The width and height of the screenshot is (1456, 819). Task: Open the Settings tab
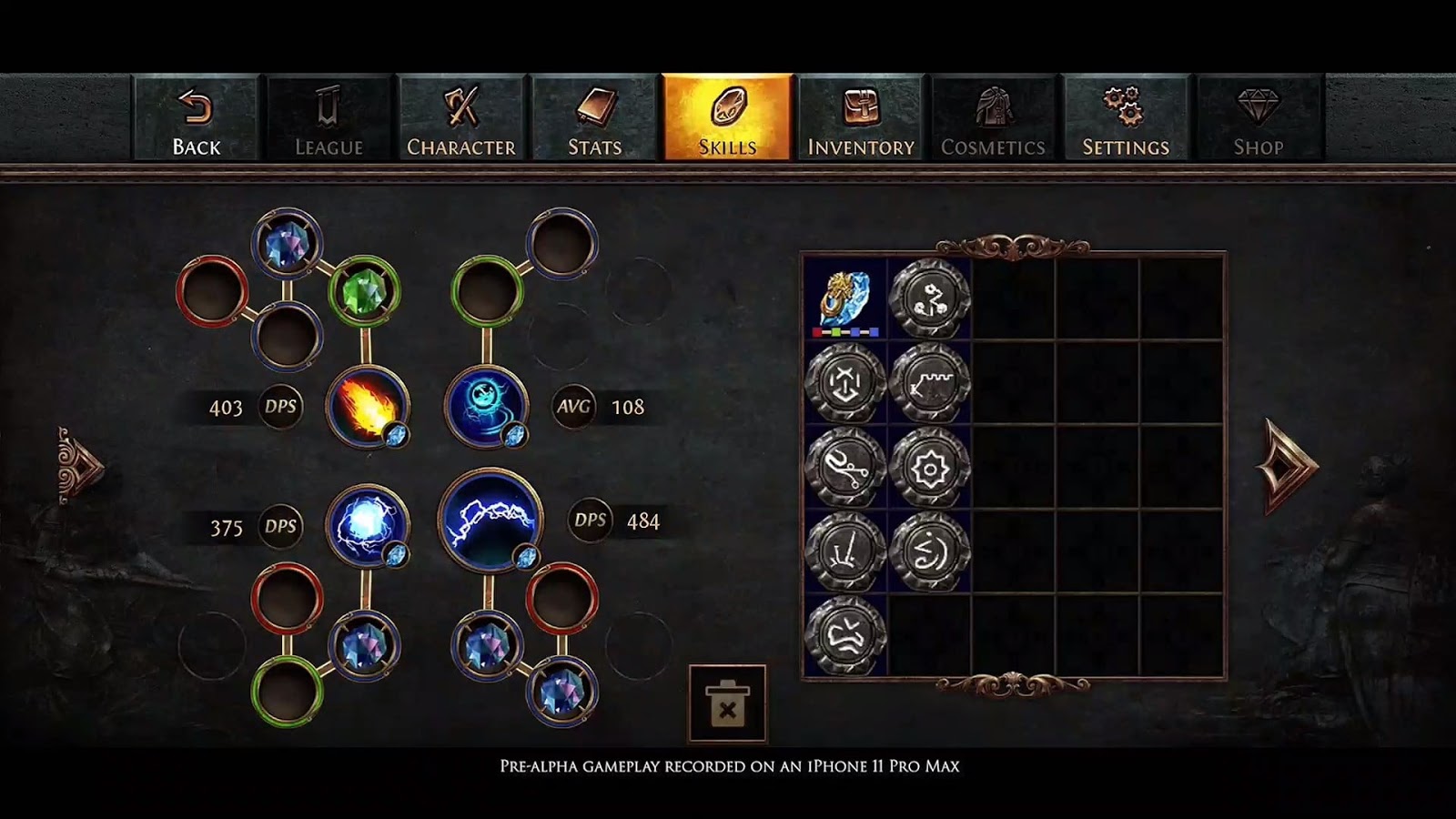pos(1126,118)
